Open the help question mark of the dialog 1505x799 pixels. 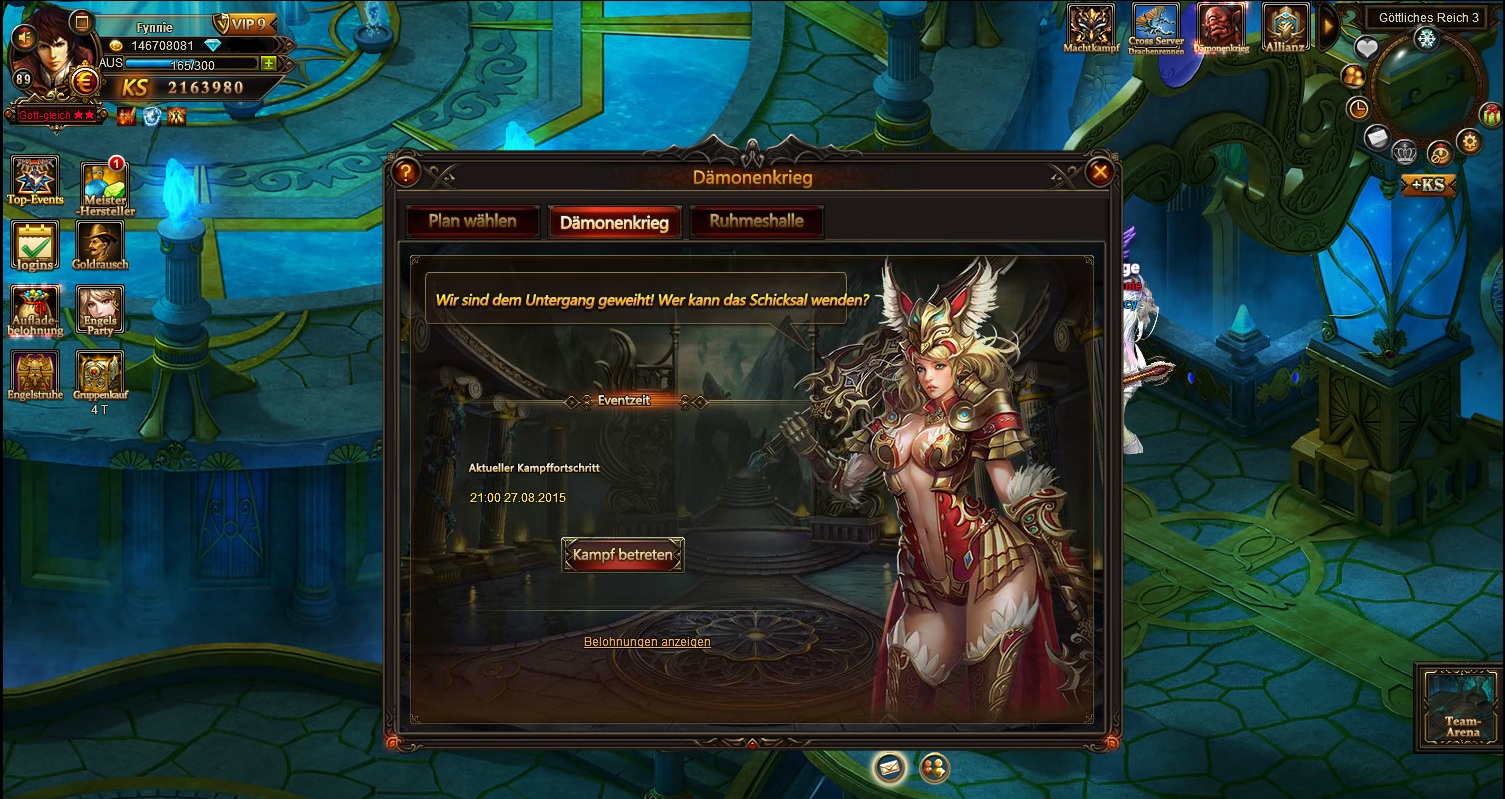click(405, 172)
